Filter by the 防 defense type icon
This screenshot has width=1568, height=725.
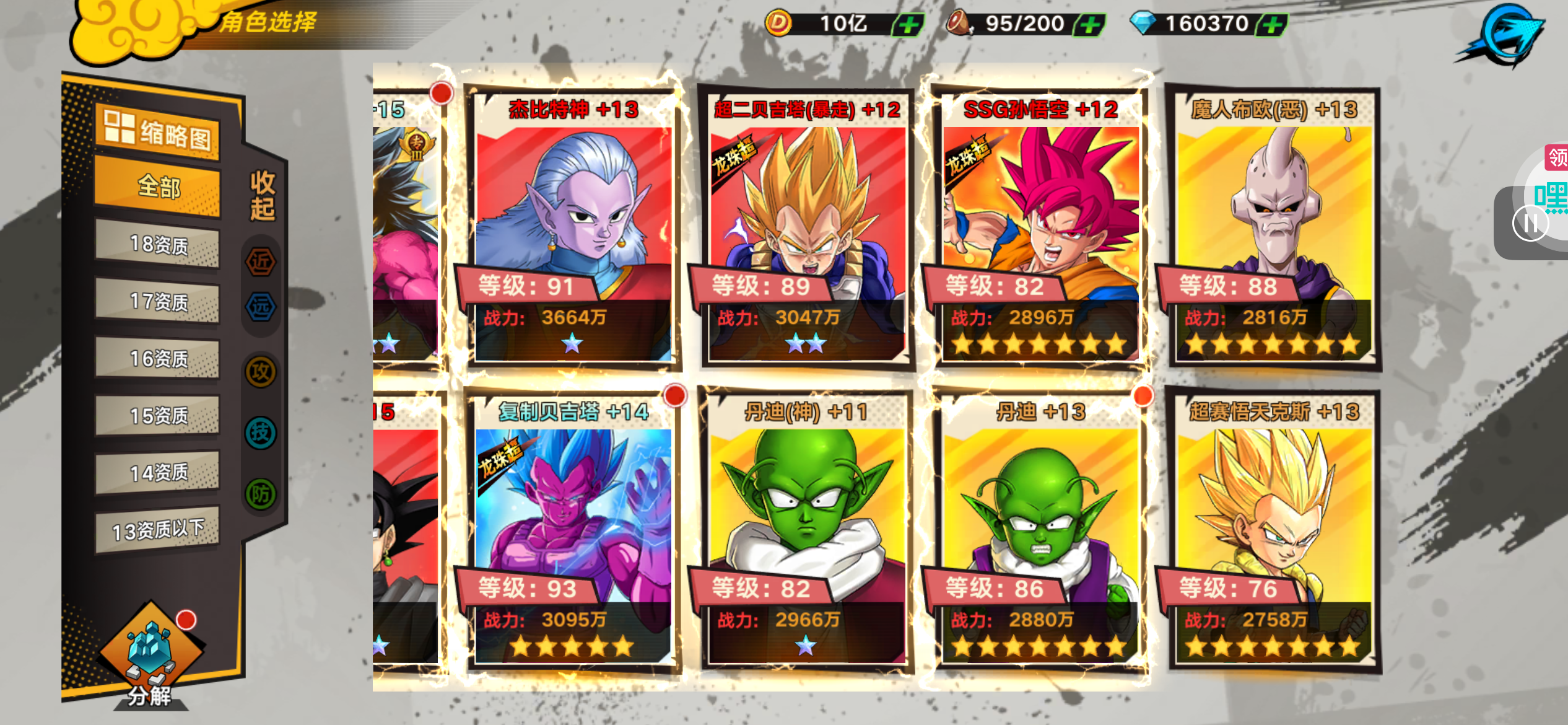[261, 494]
